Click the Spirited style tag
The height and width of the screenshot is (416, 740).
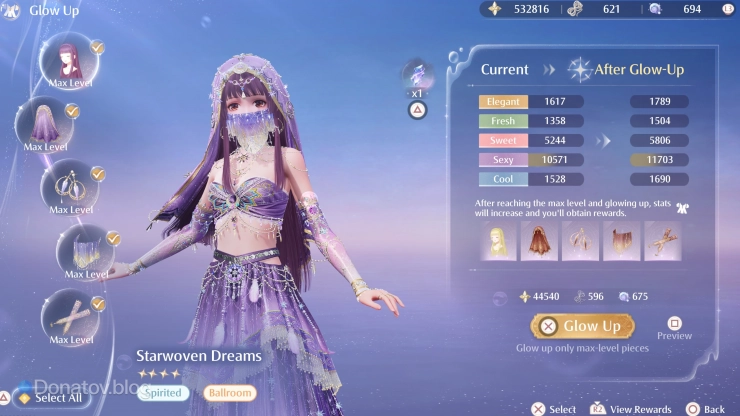(160, 393)
